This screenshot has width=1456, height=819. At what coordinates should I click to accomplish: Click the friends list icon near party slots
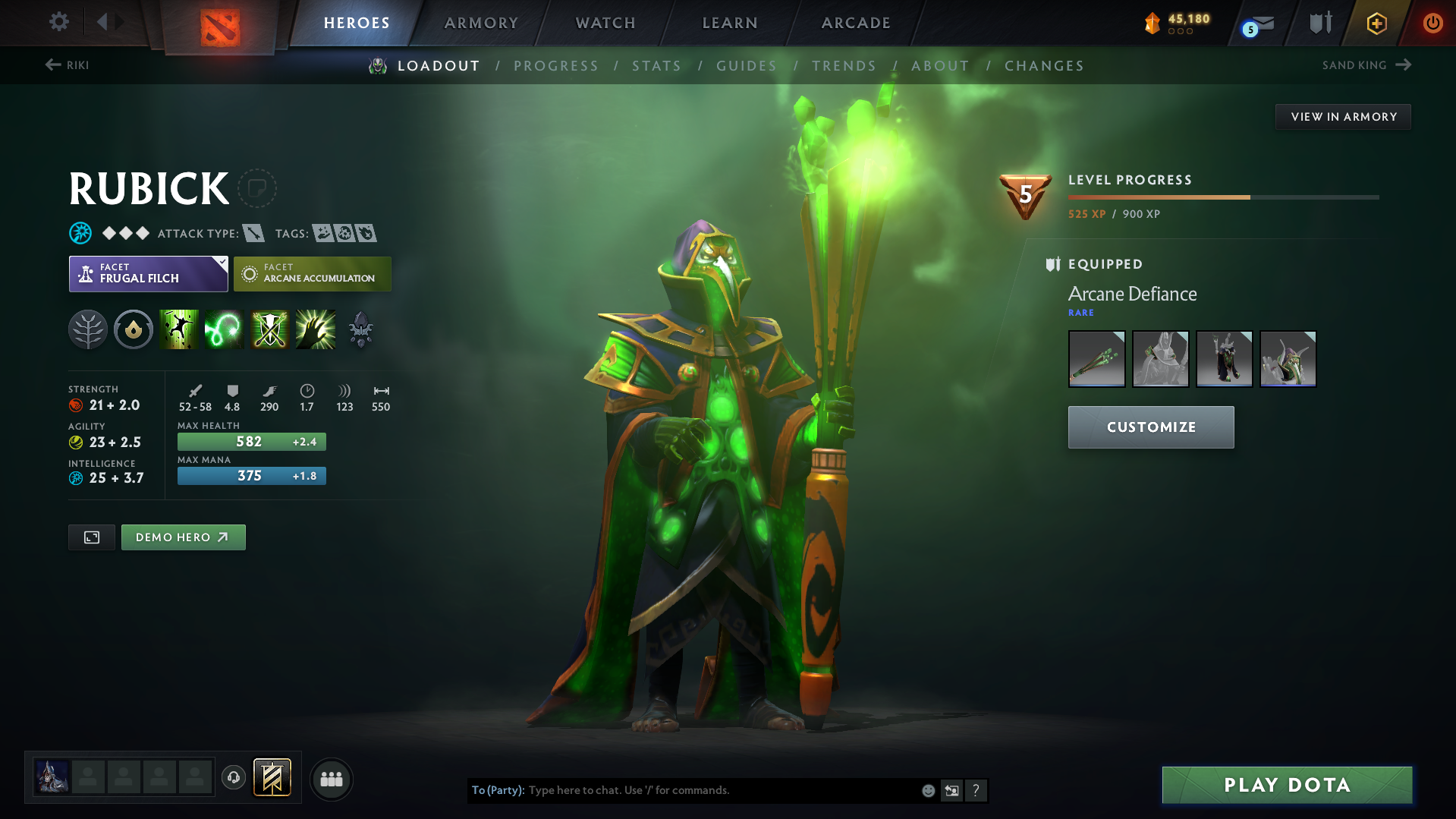pos(332,779)
